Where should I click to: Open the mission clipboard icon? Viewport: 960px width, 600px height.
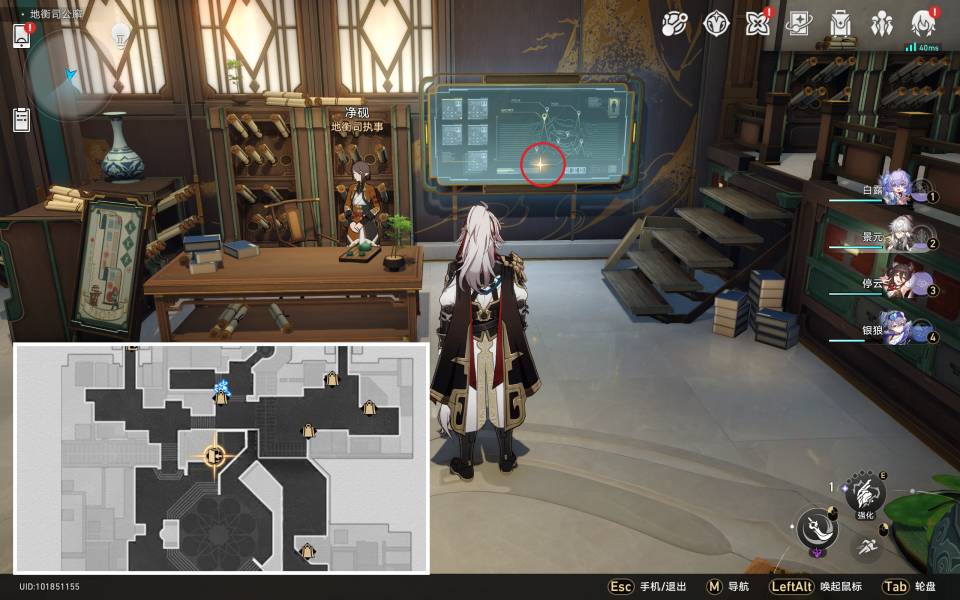pos(22,120)
